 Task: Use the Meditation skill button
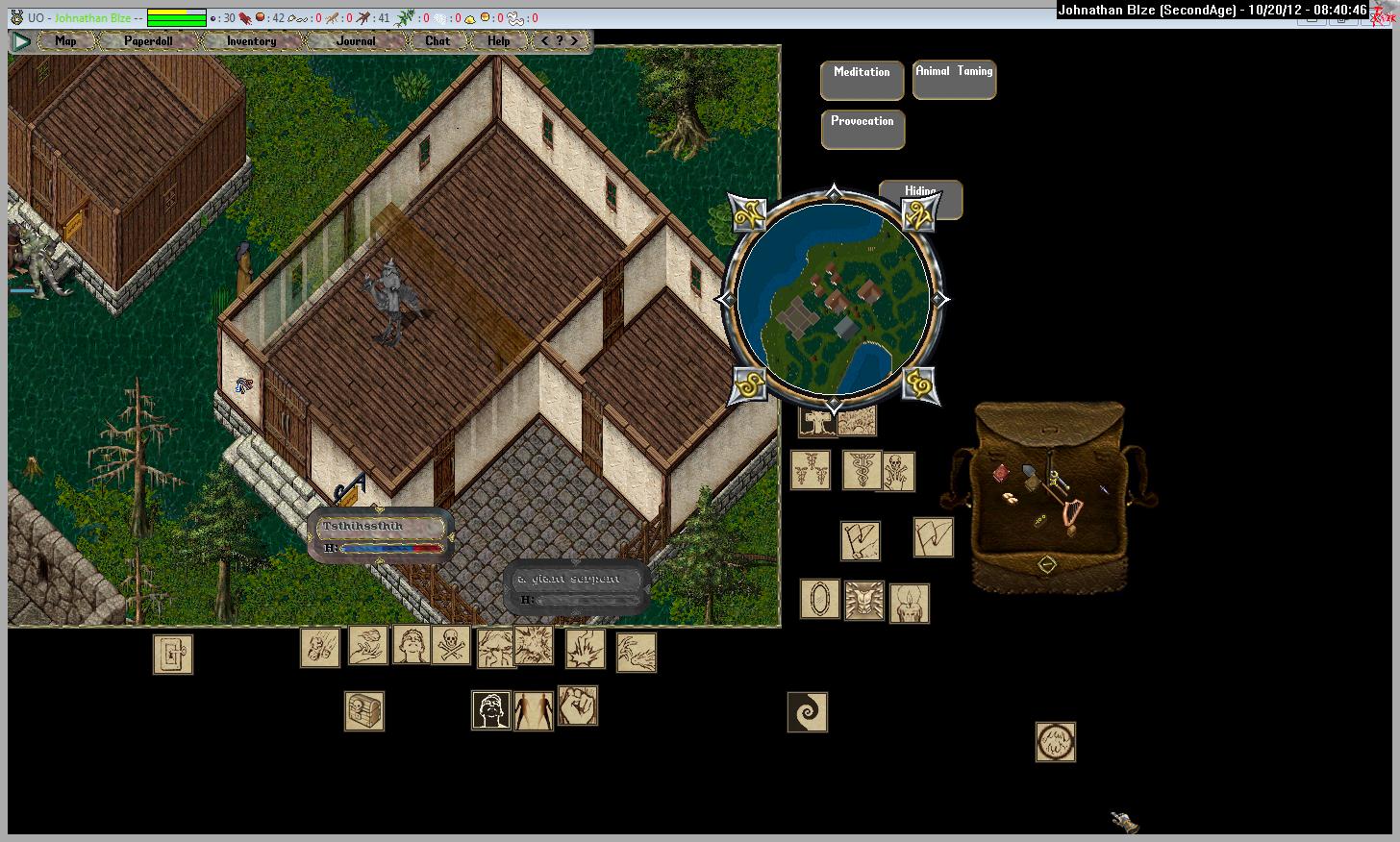point(862,80)
